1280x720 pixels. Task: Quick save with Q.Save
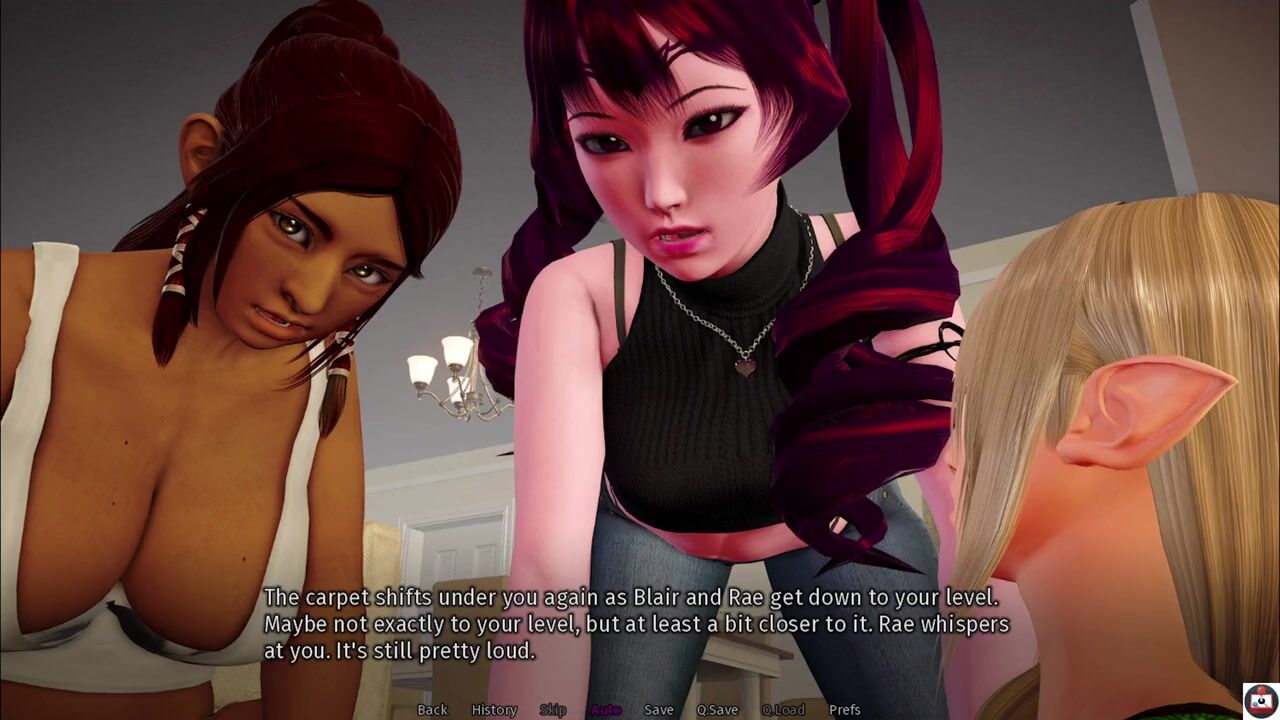(x=717, y=710)
